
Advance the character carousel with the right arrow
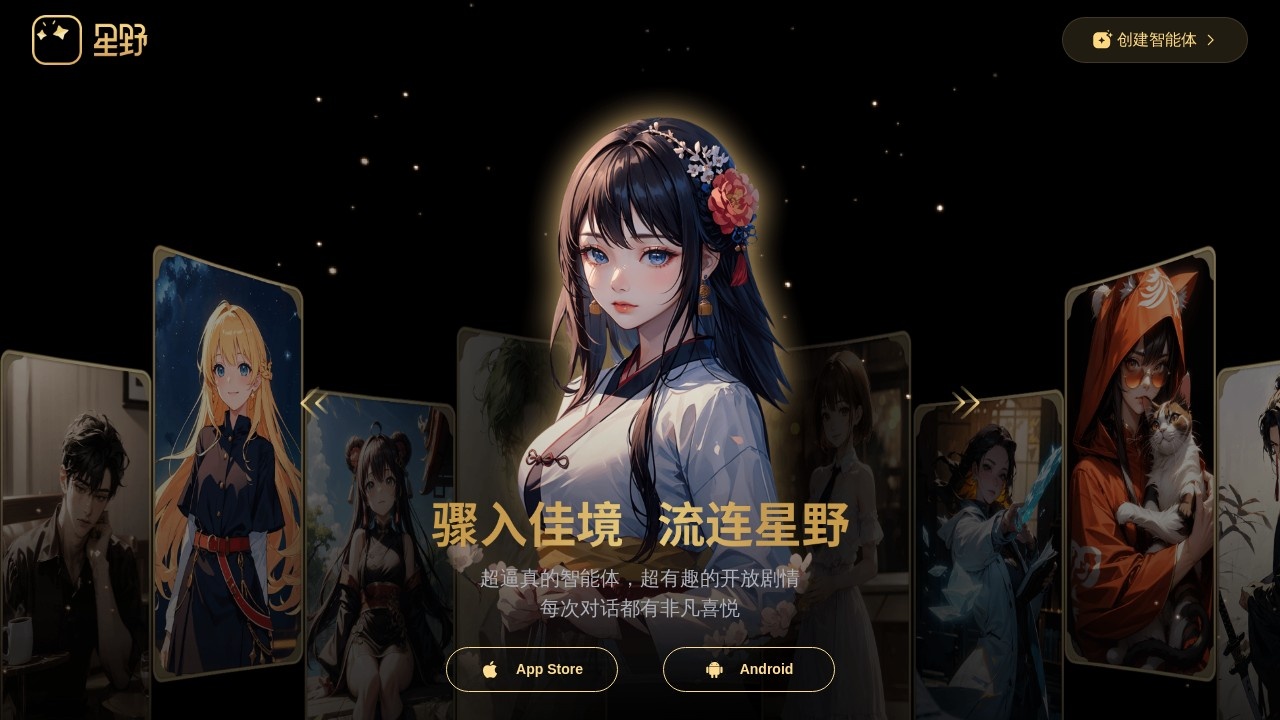[965, 402]
